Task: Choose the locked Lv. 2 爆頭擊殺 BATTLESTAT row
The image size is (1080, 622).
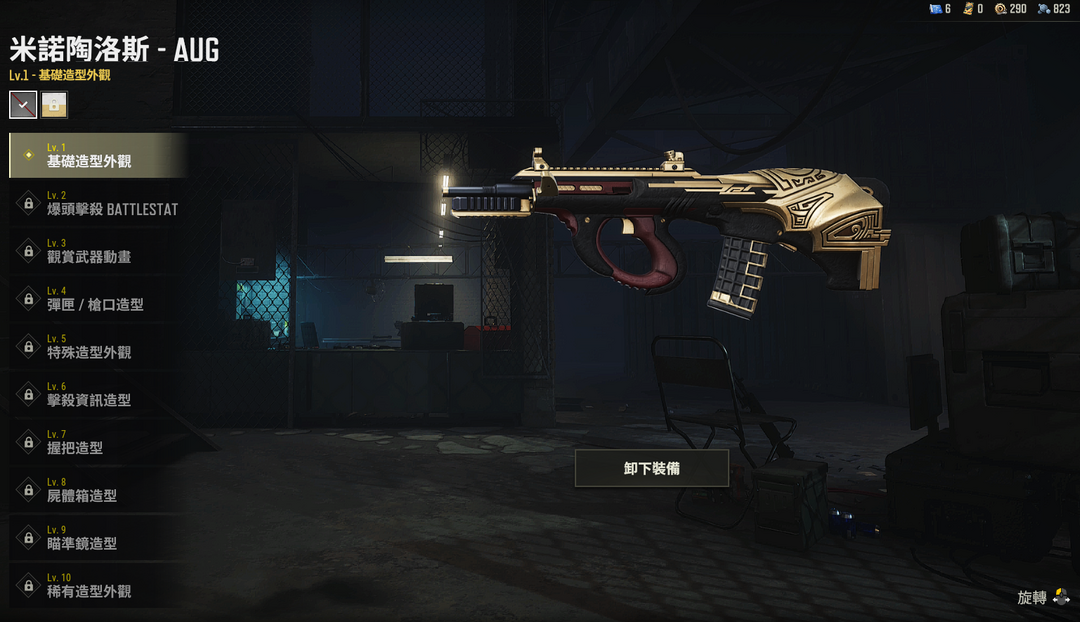Action: [x=98, y=203]
